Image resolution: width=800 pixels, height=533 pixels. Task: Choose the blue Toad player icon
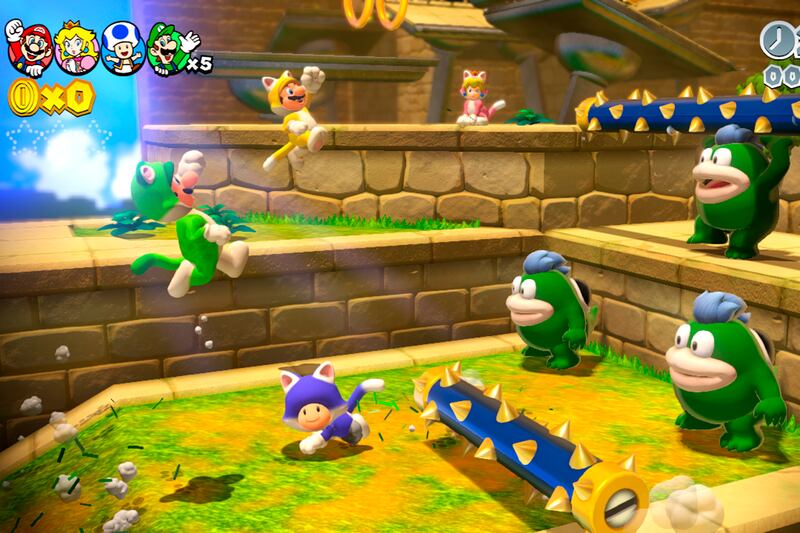123,47
